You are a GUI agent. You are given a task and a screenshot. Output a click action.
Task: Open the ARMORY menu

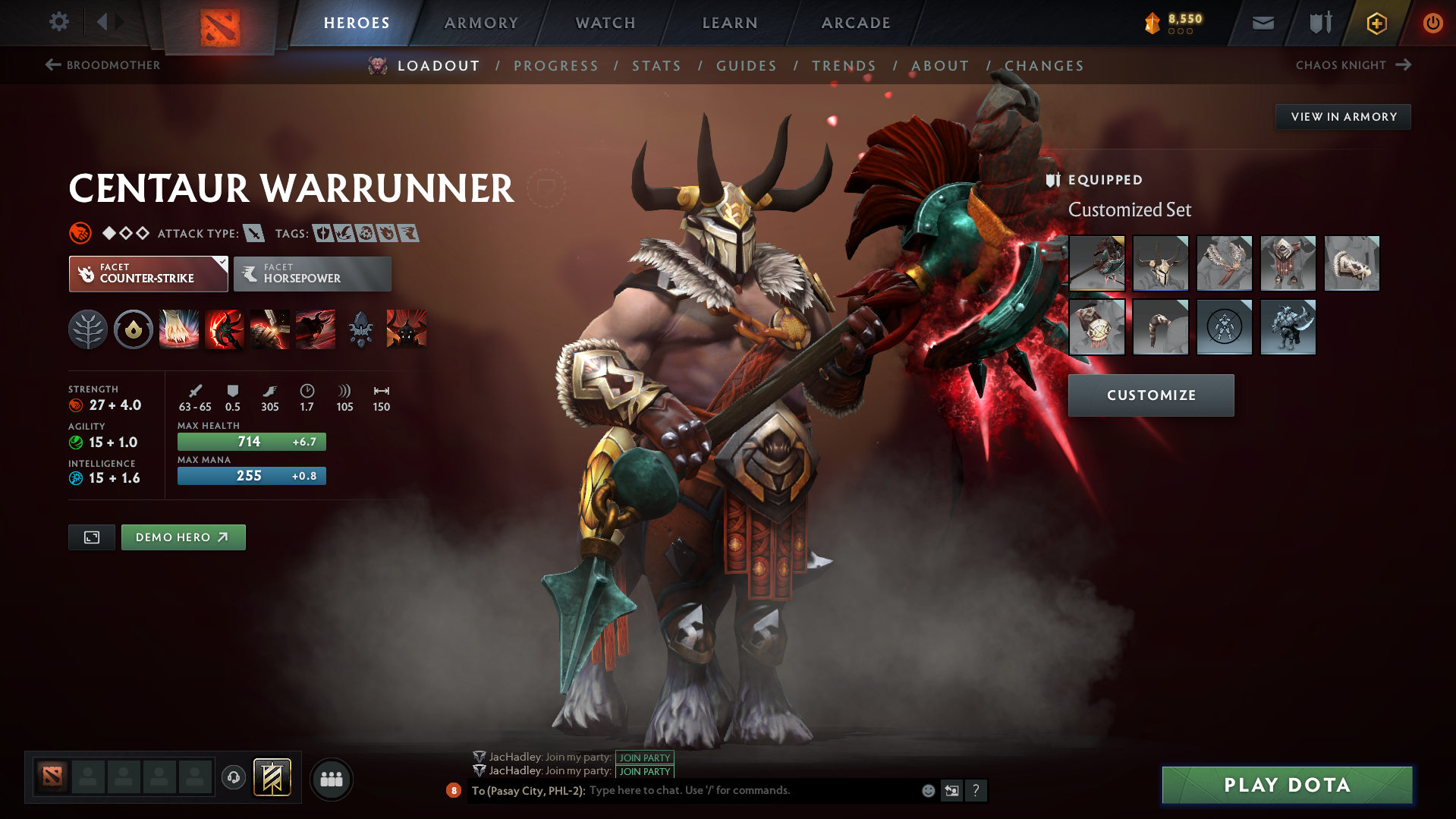[x=481, y=22]
